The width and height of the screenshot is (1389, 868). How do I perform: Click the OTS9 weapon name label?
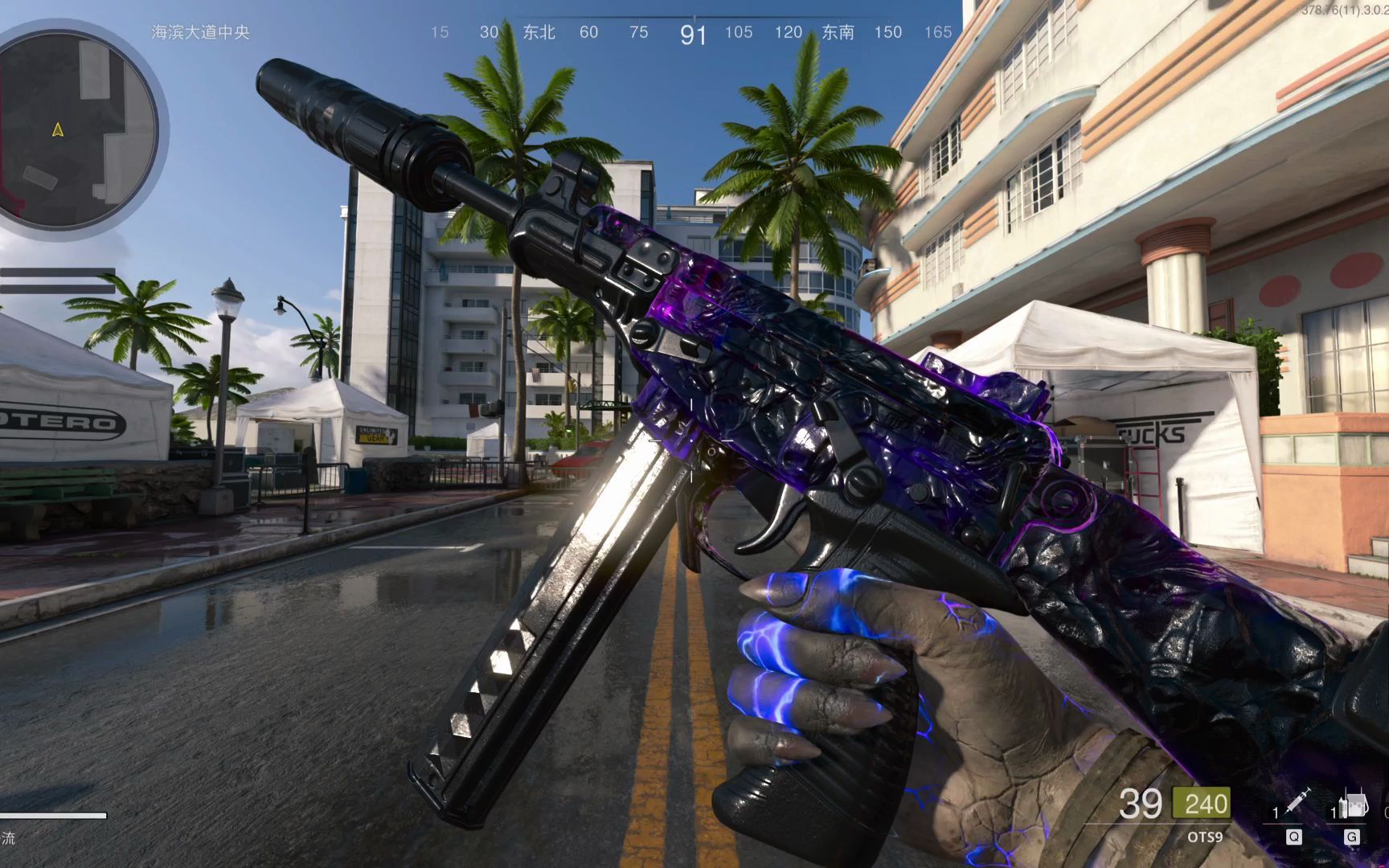pyautogui.click(x=1204, y=837)
